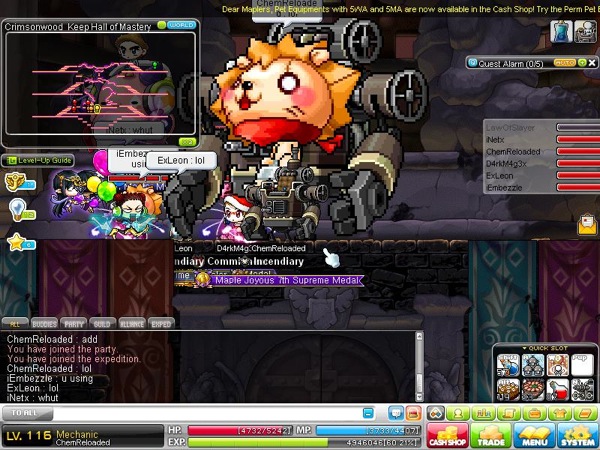600x450 pixels.
Task: Open the Menu button
Action: pyautogui.click(x=533, y=435)
